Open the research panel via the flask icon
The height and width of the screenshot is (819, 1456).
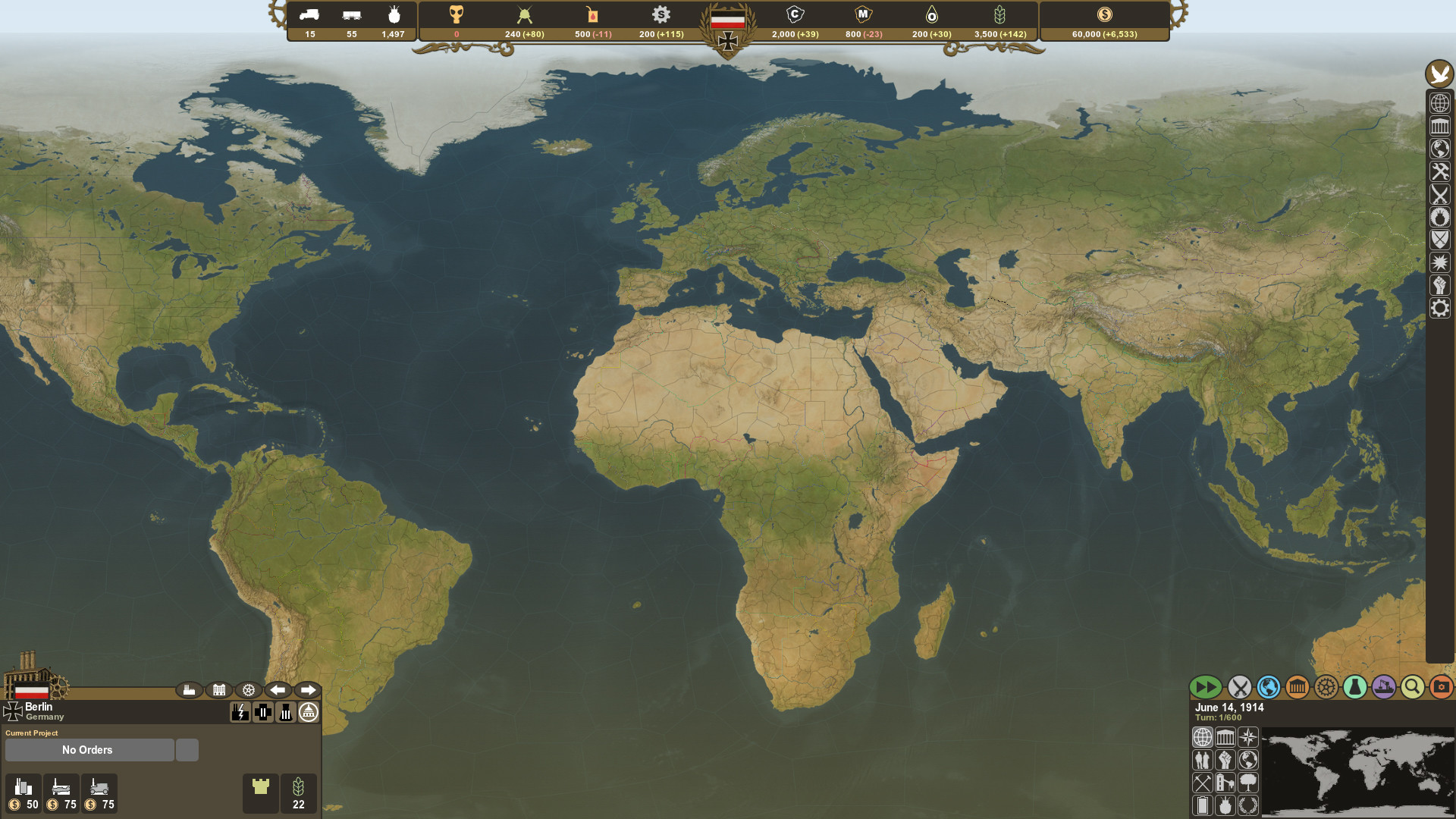click(x=1354, y=688)
